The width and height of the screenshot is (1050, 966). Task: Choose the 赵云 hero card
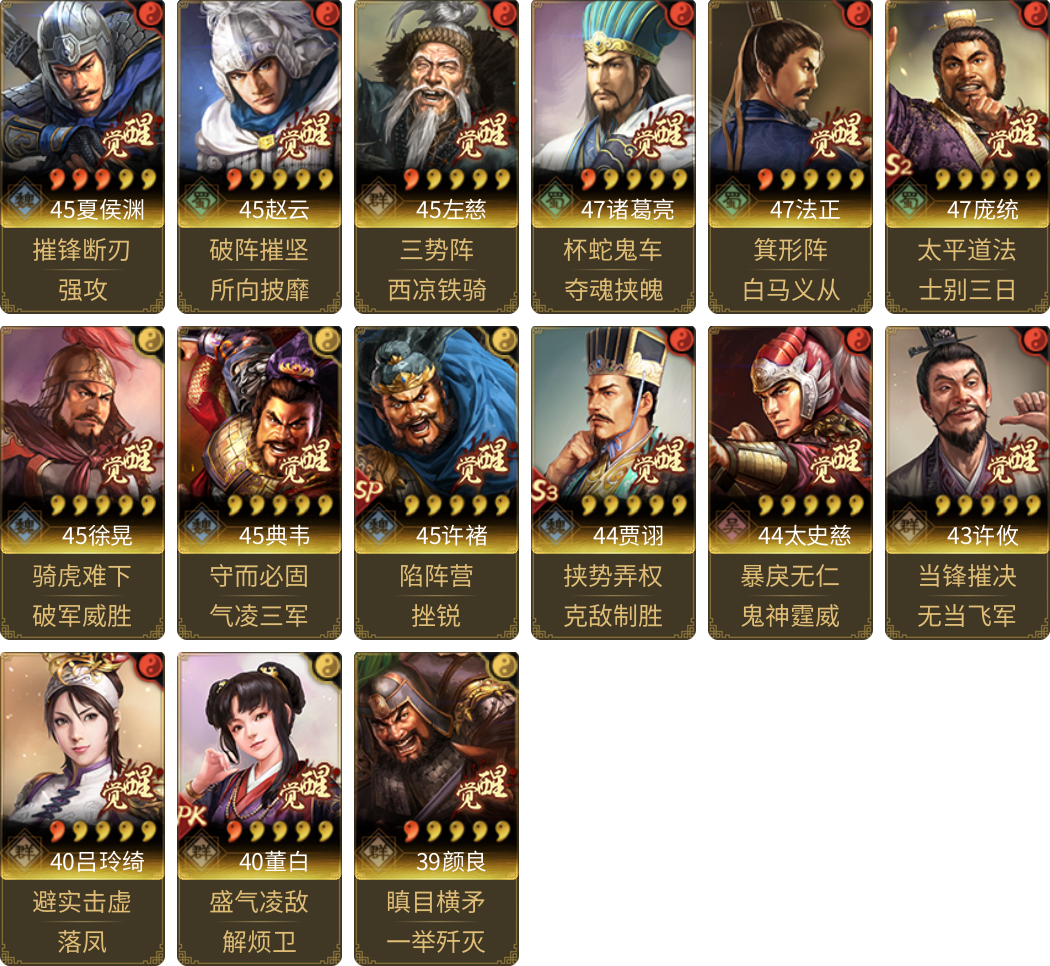point(259,110)
